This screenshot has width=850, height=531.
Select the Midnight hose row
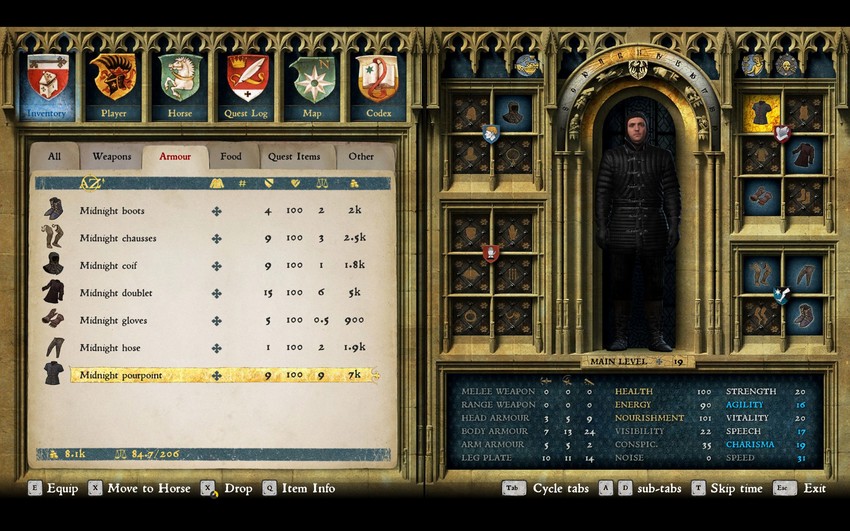pyautogui.click(x=110, y=348)
